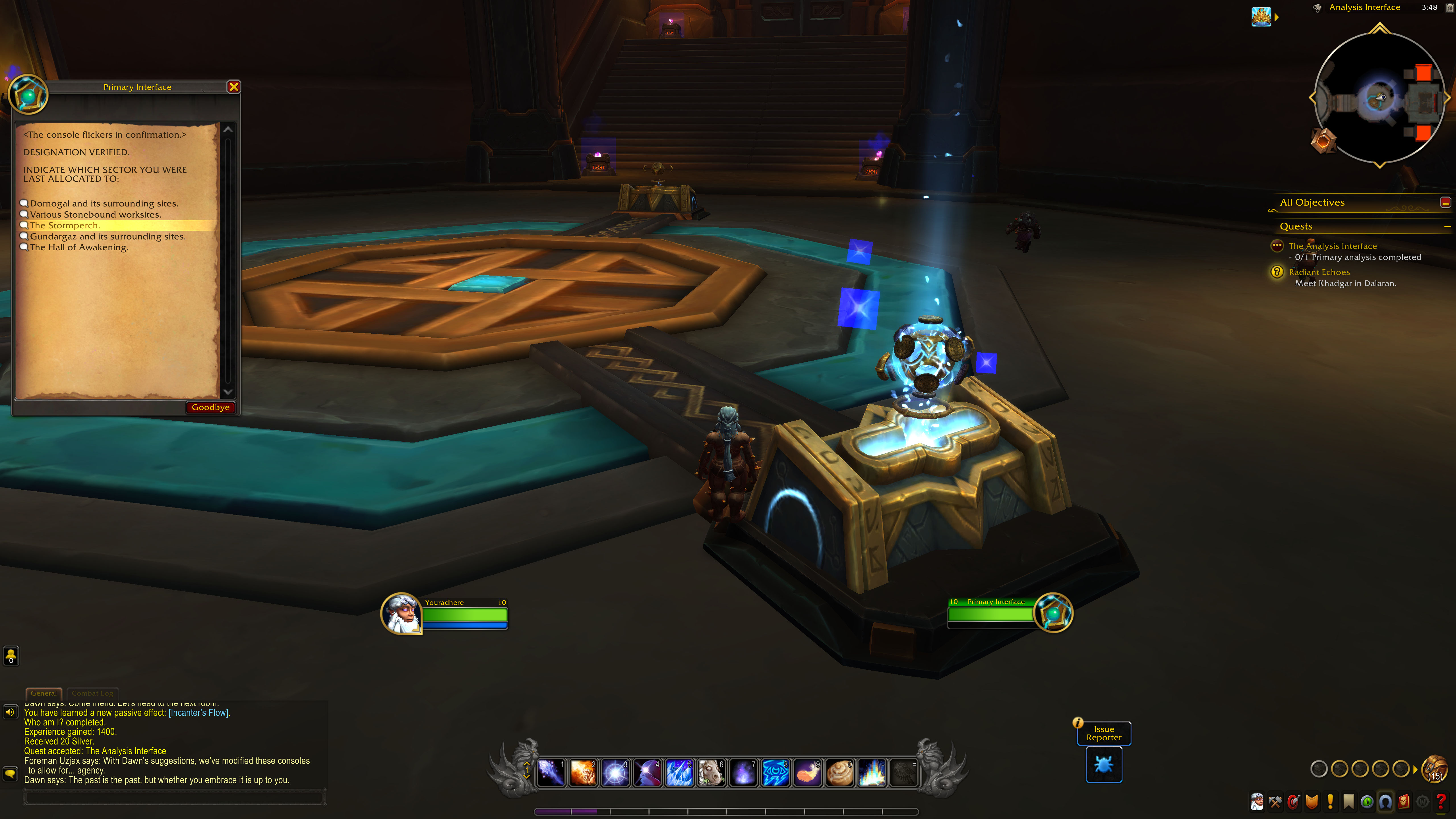This screenshot has height=819, width=1456.
Task: Pick the "Various Stonebound worksites." option
Action: point(96,215)
